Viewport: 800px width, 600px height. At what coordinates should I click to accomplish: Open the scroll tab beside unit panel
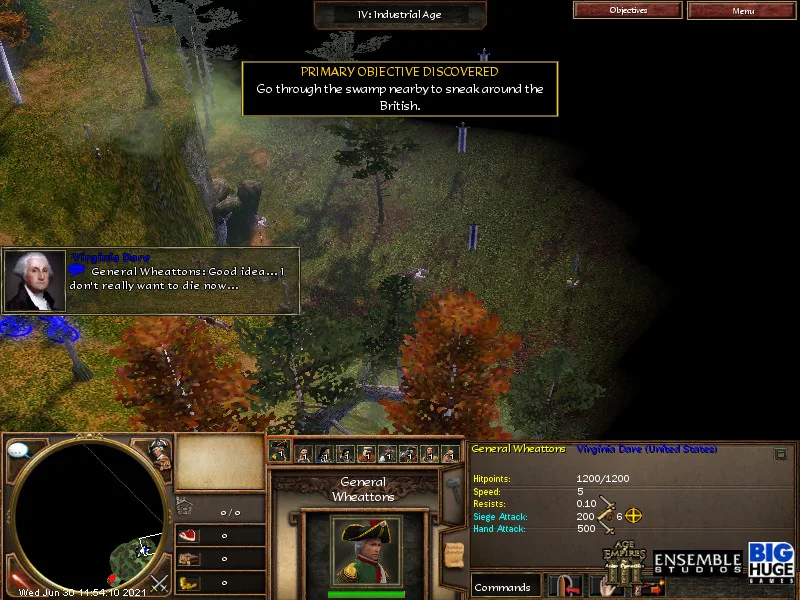tap(454, 554)
